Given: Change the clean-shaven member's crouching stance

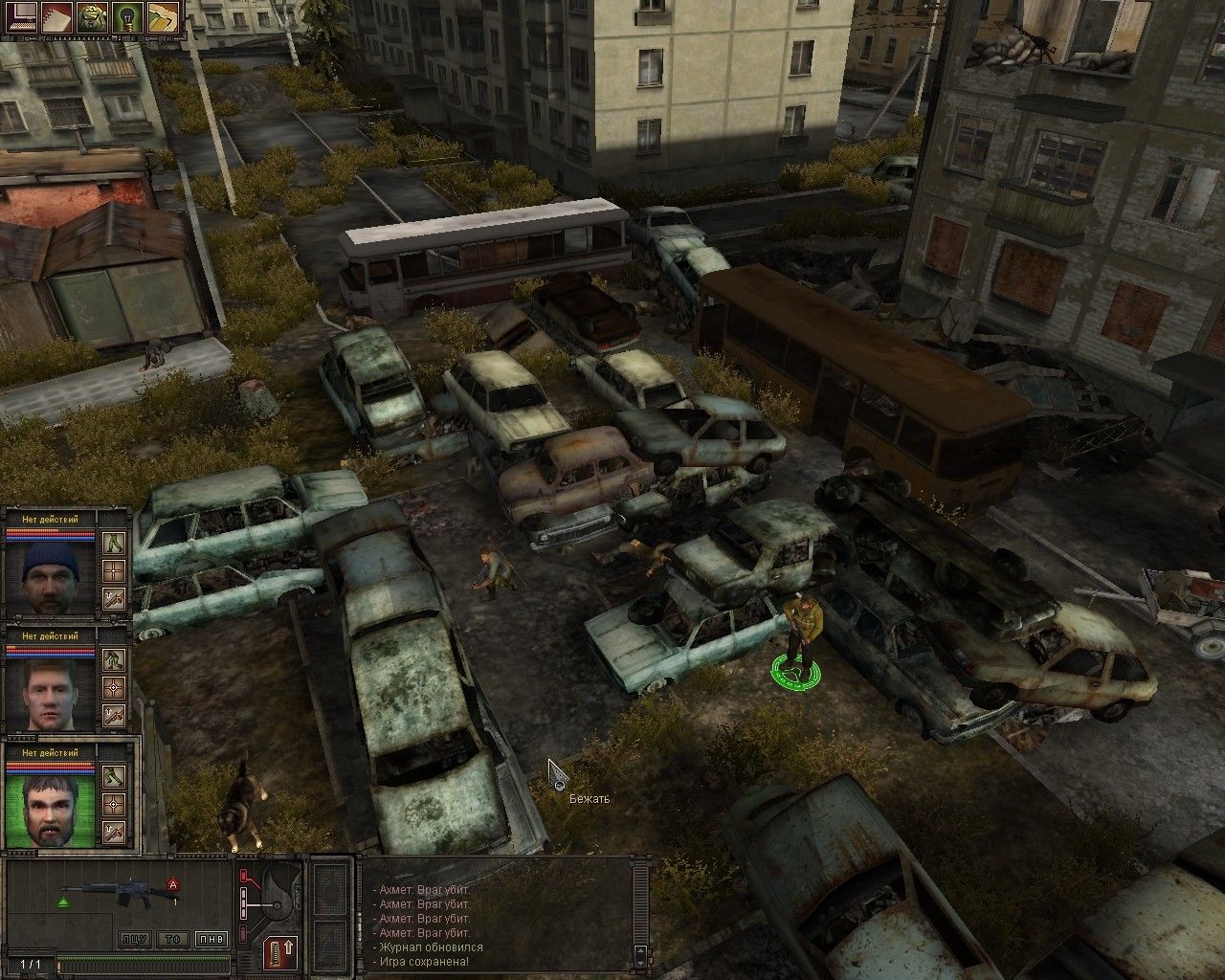Looking at the screenshot, I should 115,659.
